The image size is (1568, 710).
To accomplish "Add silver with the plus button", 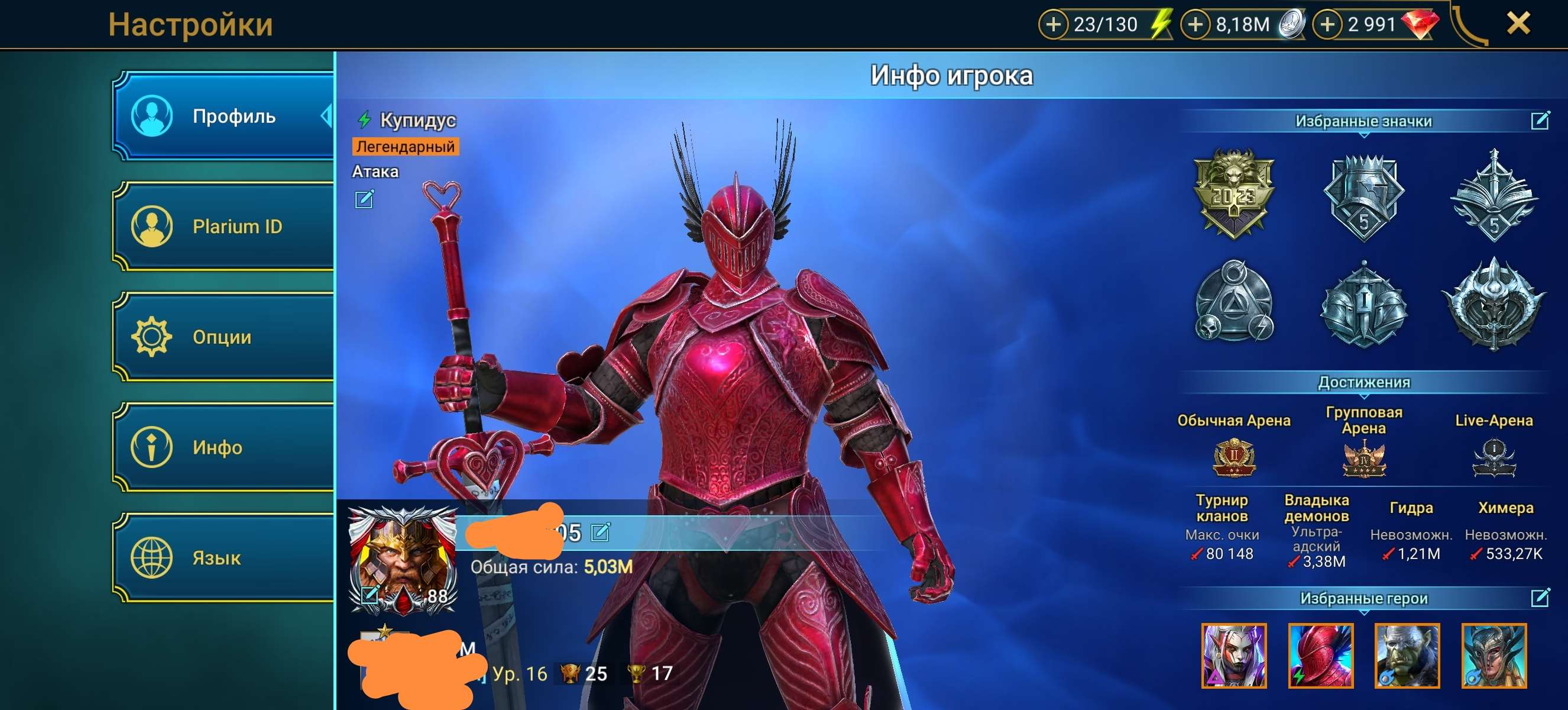I will [x=1196, y=25].
